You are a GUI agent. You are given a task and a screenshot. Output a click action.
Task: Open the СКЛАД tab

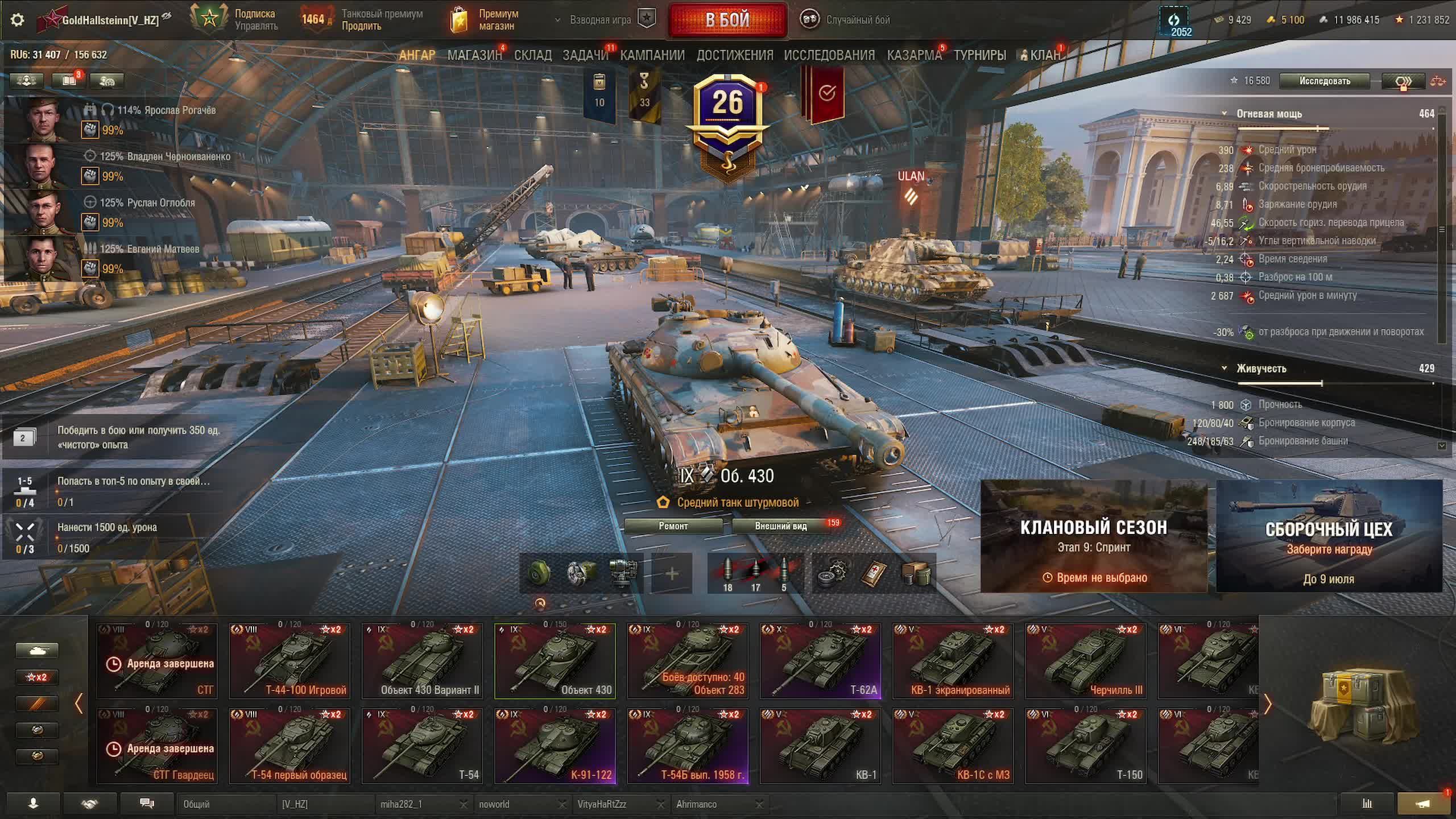click(532, 55)
